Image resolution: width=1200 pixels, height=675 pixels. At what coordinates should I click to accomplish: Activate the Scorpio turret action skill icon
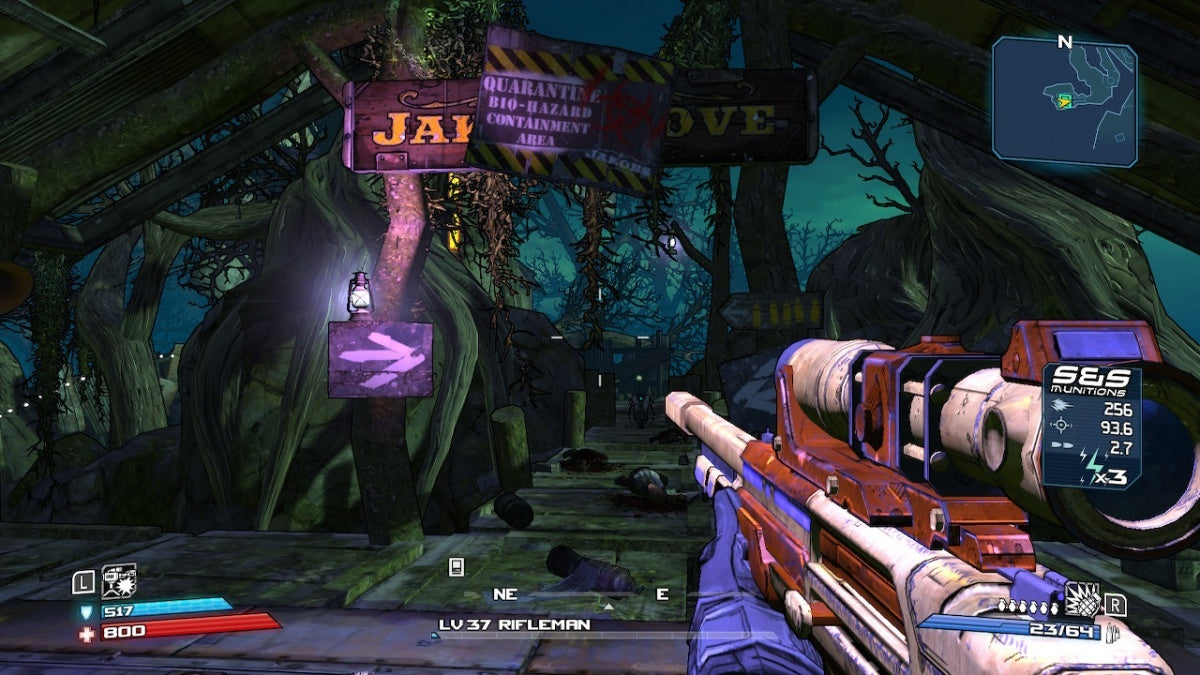point(119,581)
